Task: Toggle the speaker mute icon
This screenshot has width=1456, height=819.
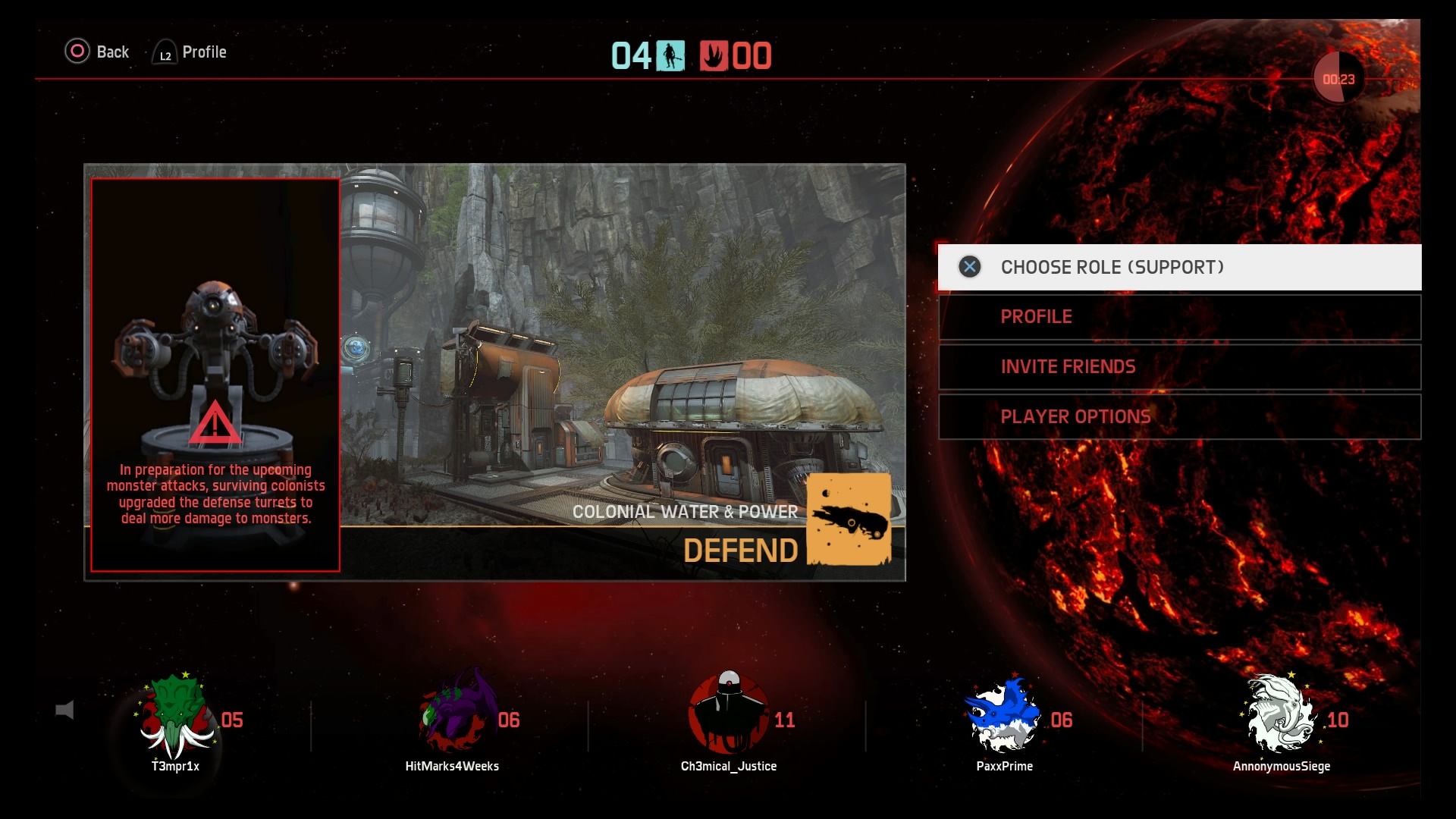Action: coord(65,711)
